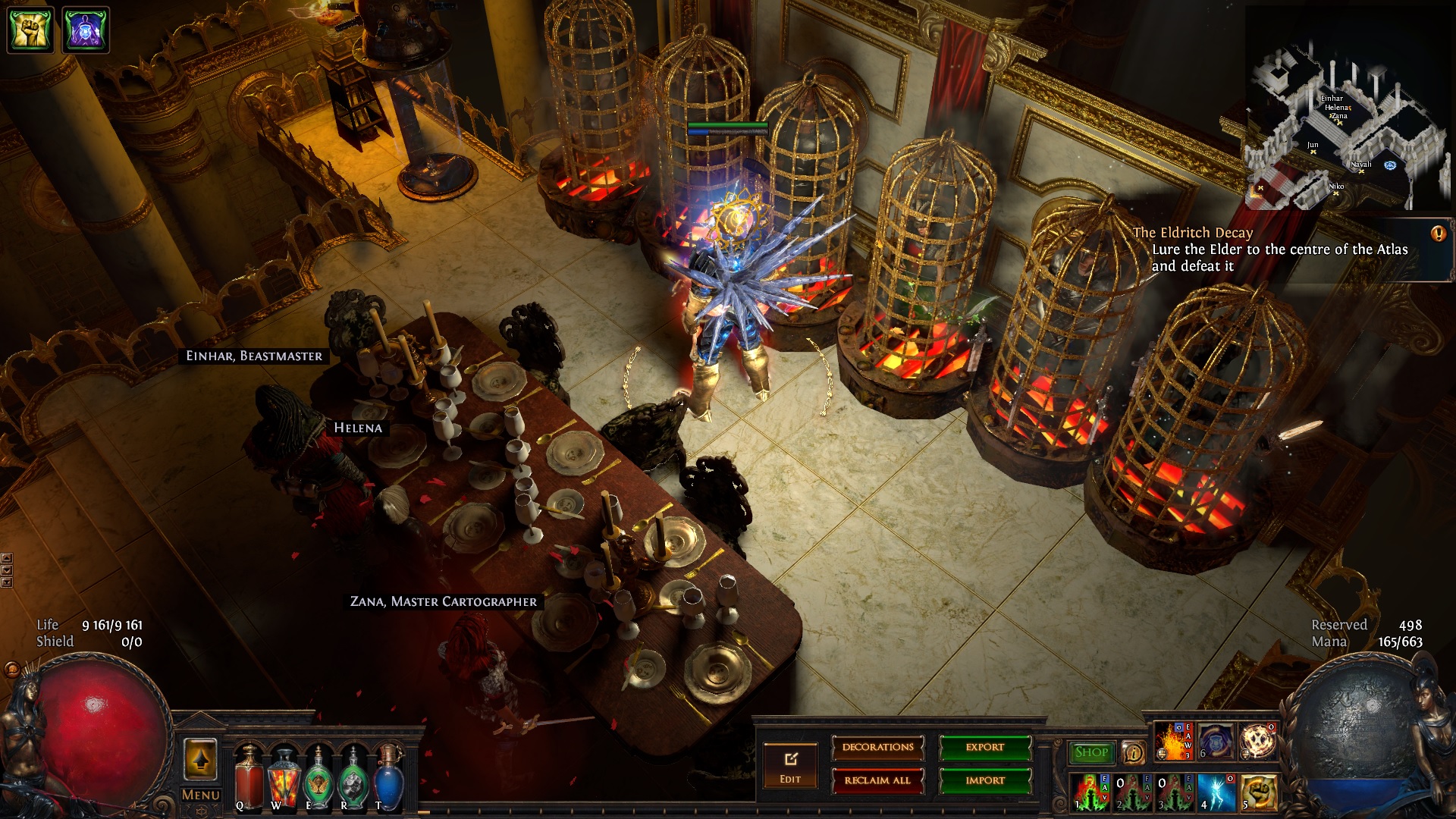The height and width of the screenshot is (819, 1456).
Task: Open the Menu button
Action: click(x=200, y=795)
